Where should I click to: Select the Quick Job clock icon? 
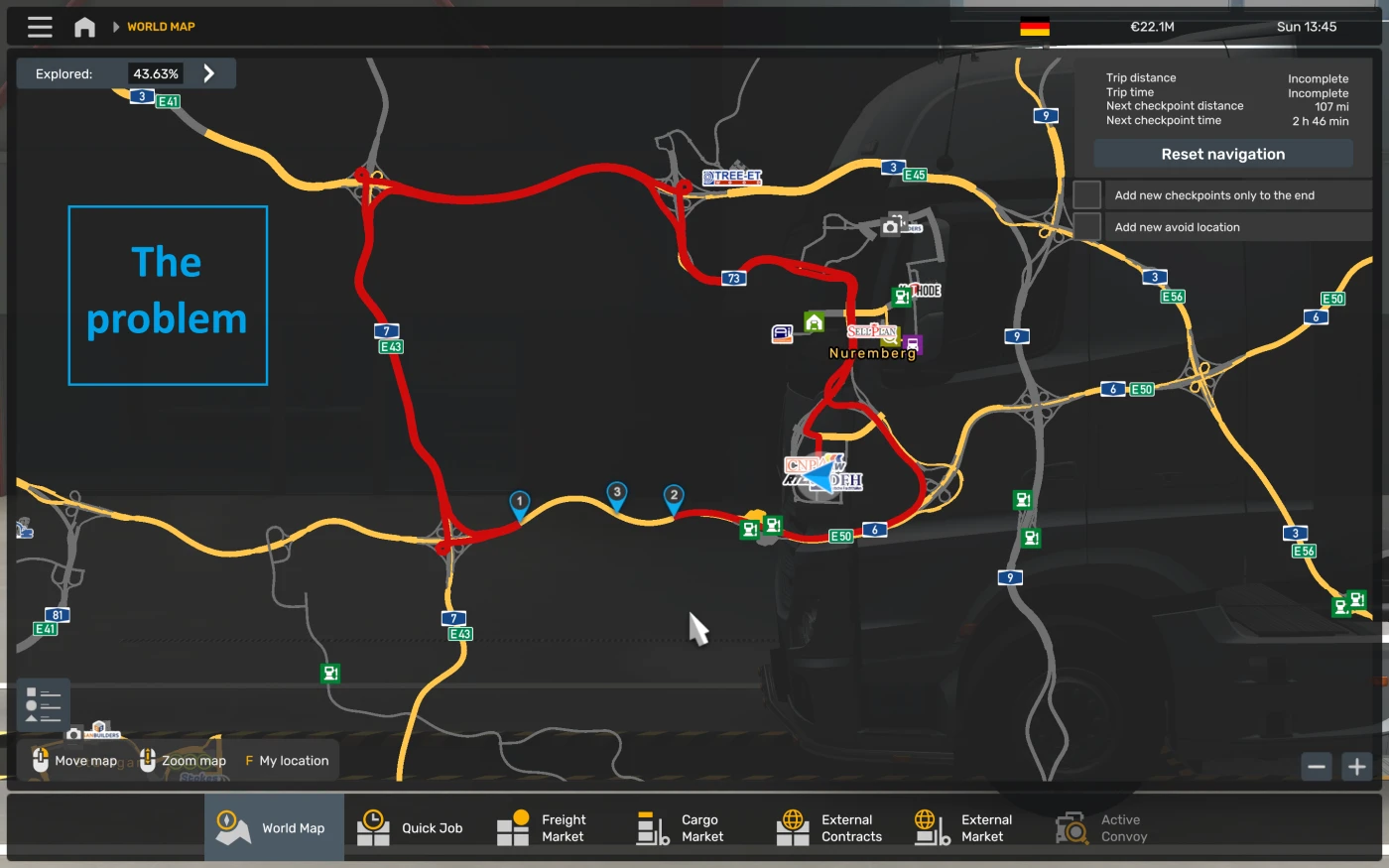click(373, 826)
